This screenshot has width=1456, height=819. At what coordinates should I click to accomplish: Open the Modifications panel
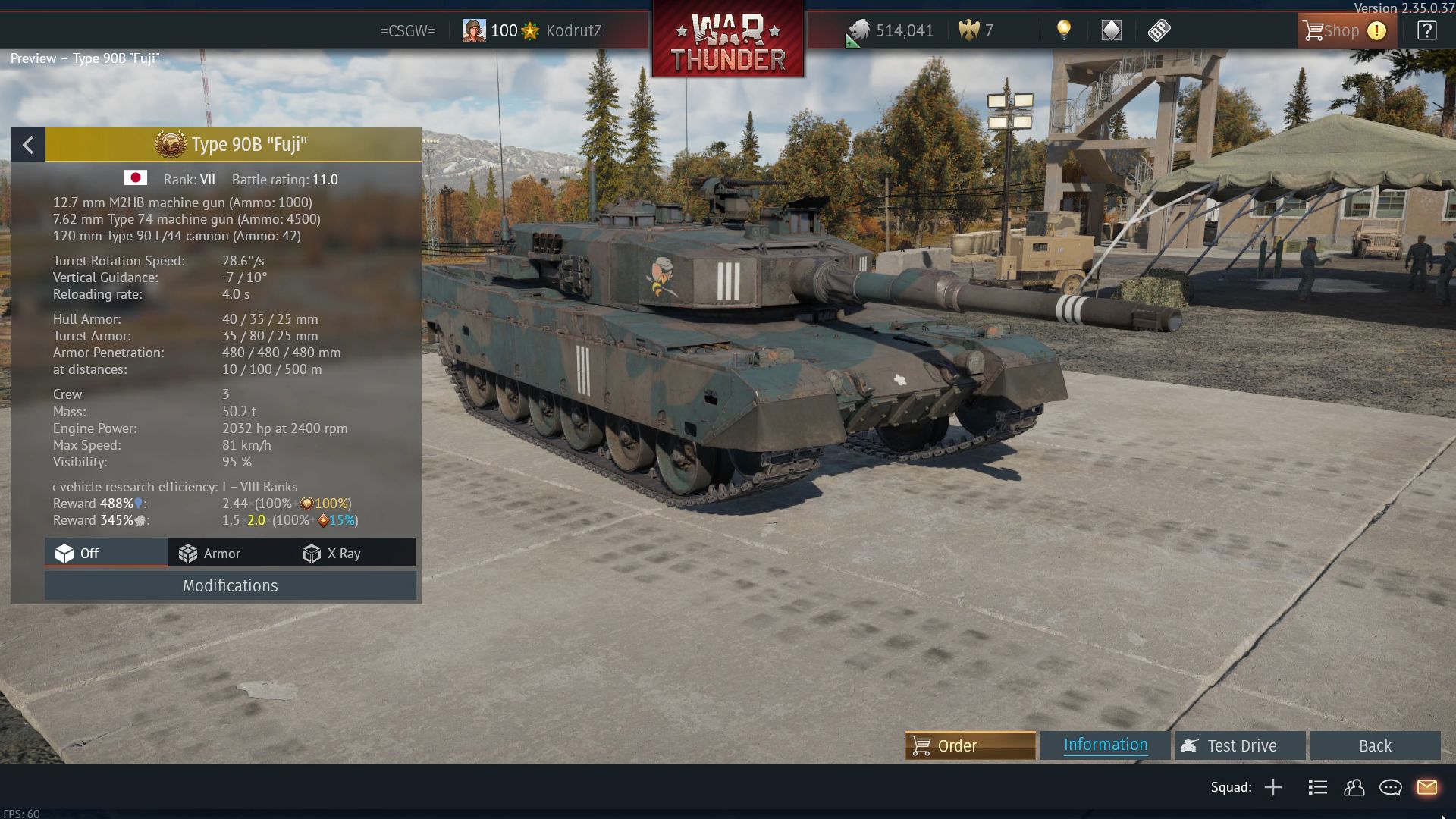[x=230, y=585]
